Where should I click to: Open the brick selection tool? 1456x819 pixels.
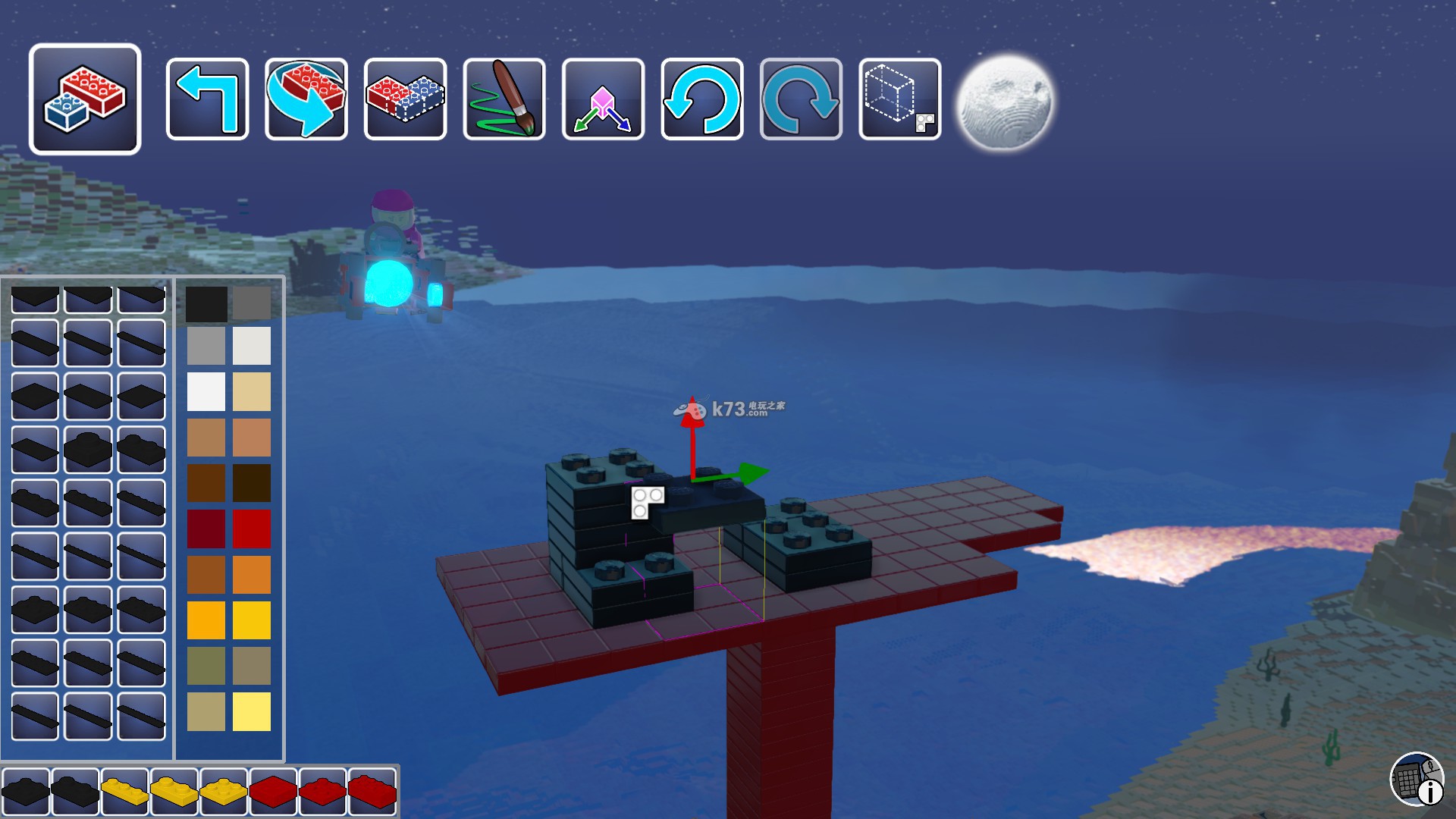(x=85, y=99)
